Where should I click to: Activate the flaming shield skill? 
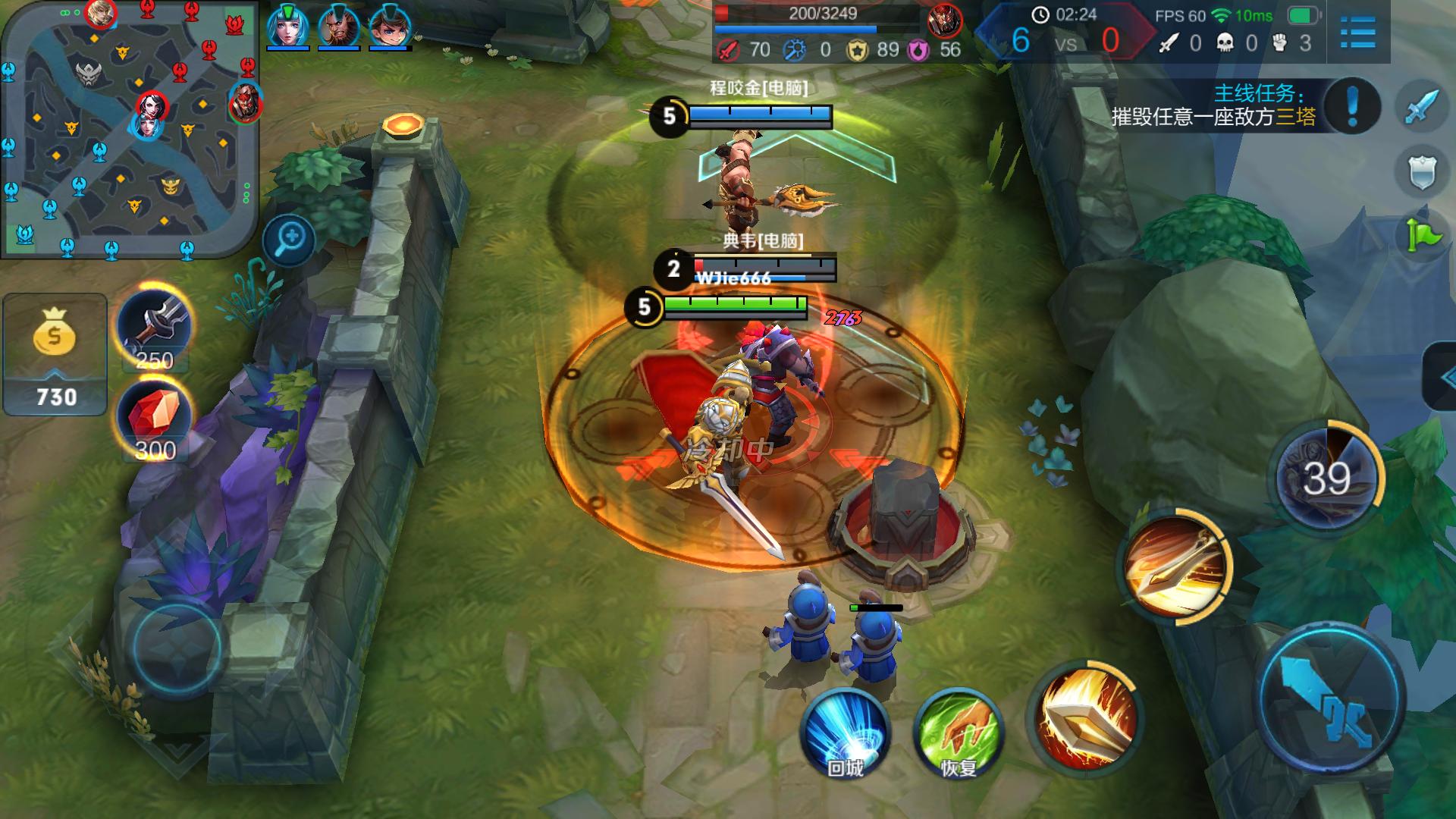point(1086,717)
